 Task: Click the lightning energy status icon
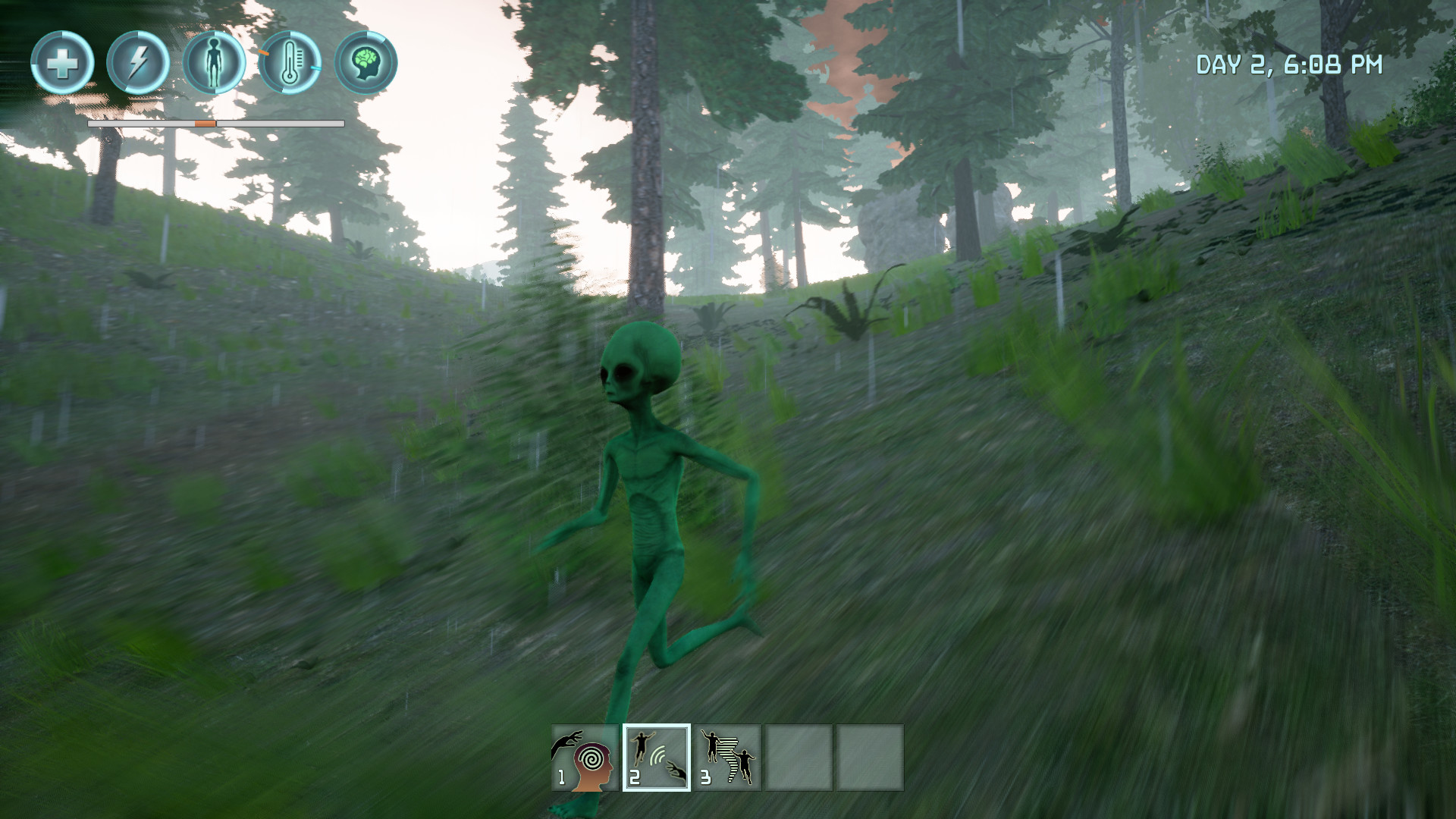[139, 63]
